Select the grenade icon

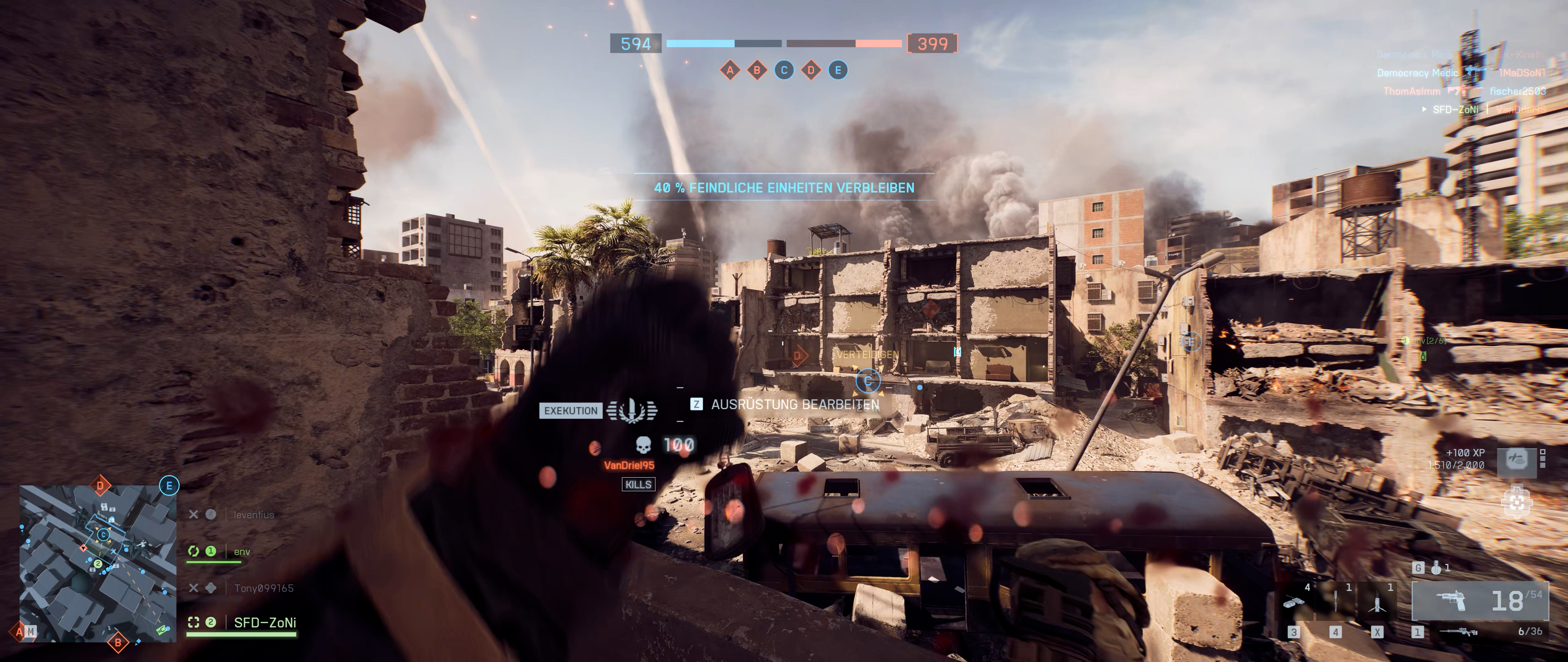click(1436, 568)
